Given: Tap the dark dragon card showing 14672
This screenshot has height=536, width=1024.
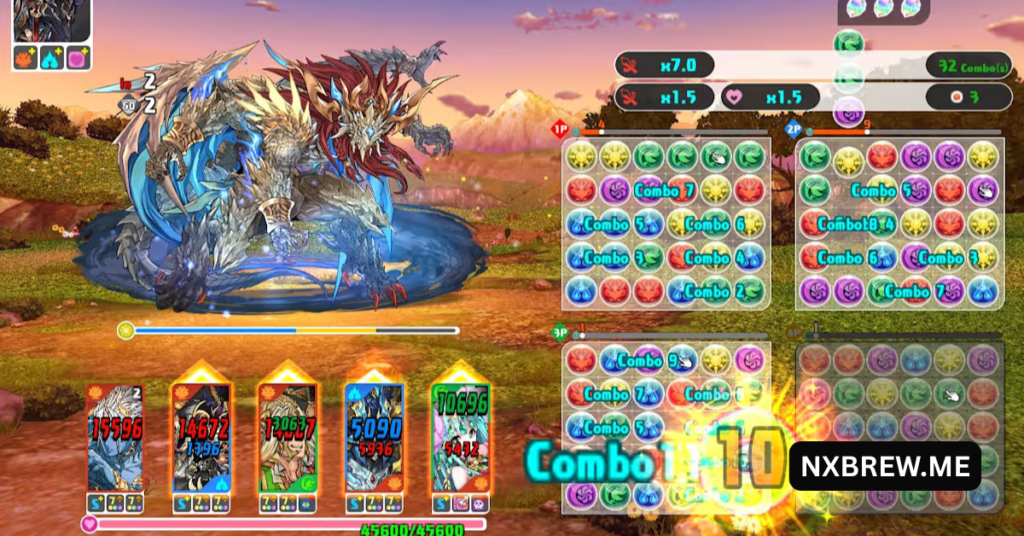Looking at the screenshot, I should tap(201, 437).
